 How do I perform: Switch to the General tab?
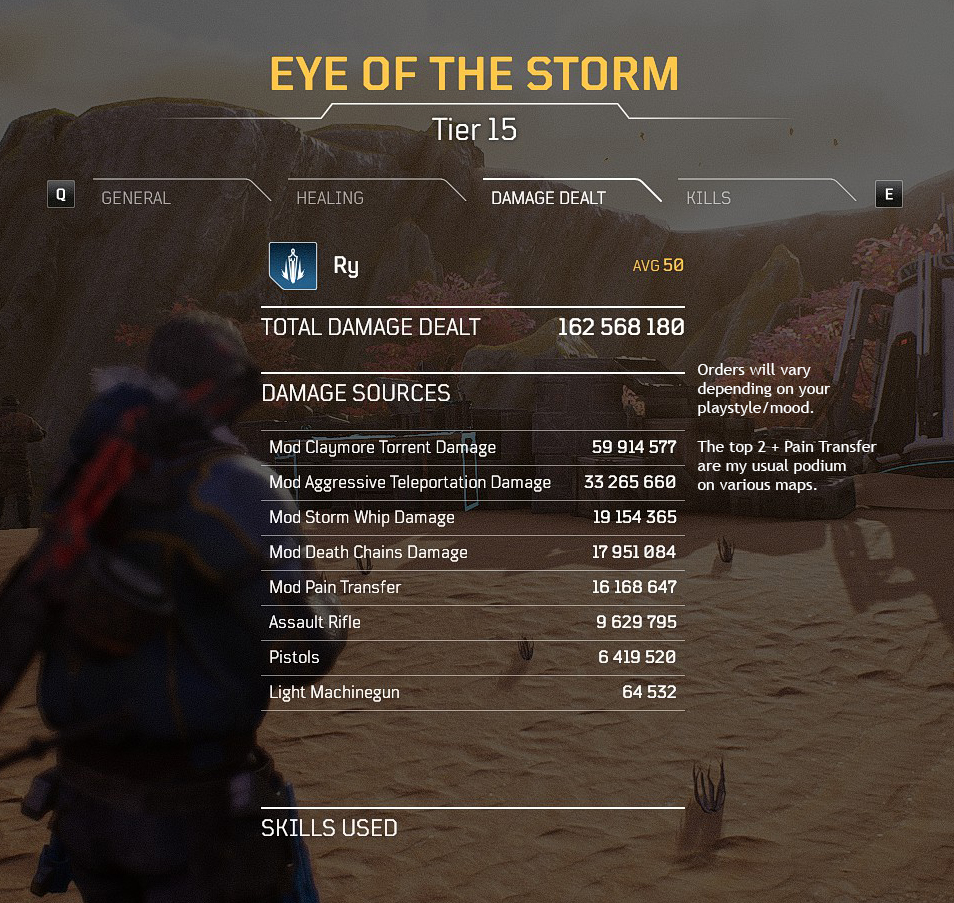point(136,198)
